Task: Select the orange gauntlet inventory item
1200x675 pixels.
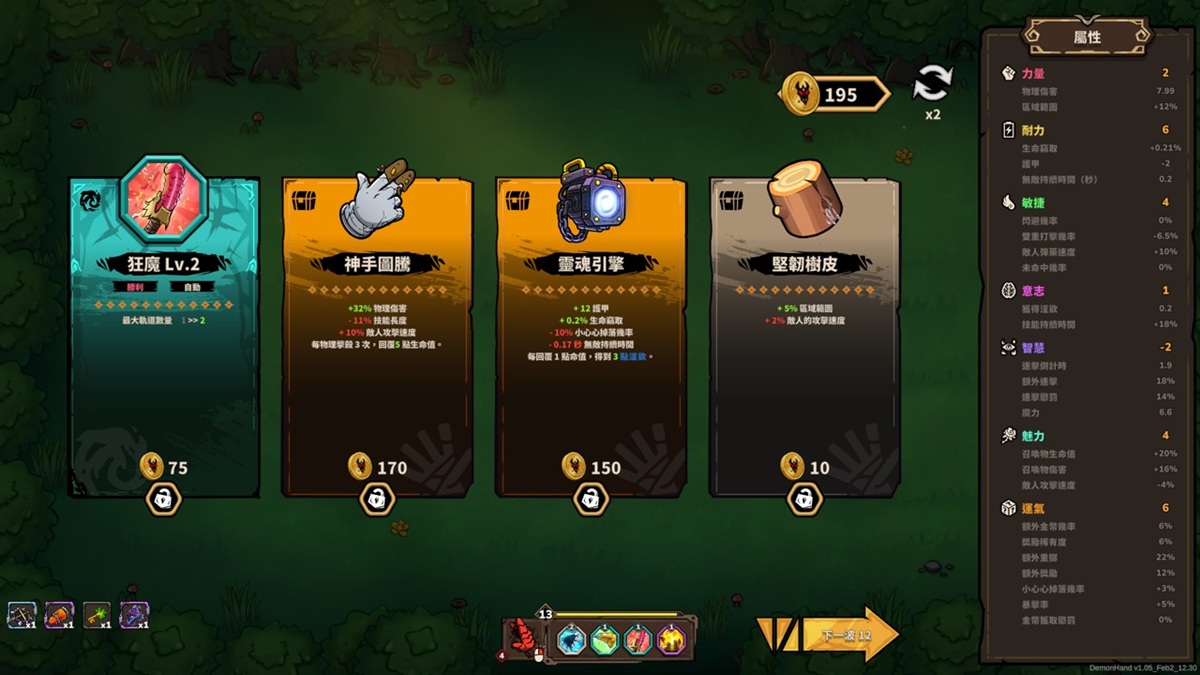Action: (59, 615)
